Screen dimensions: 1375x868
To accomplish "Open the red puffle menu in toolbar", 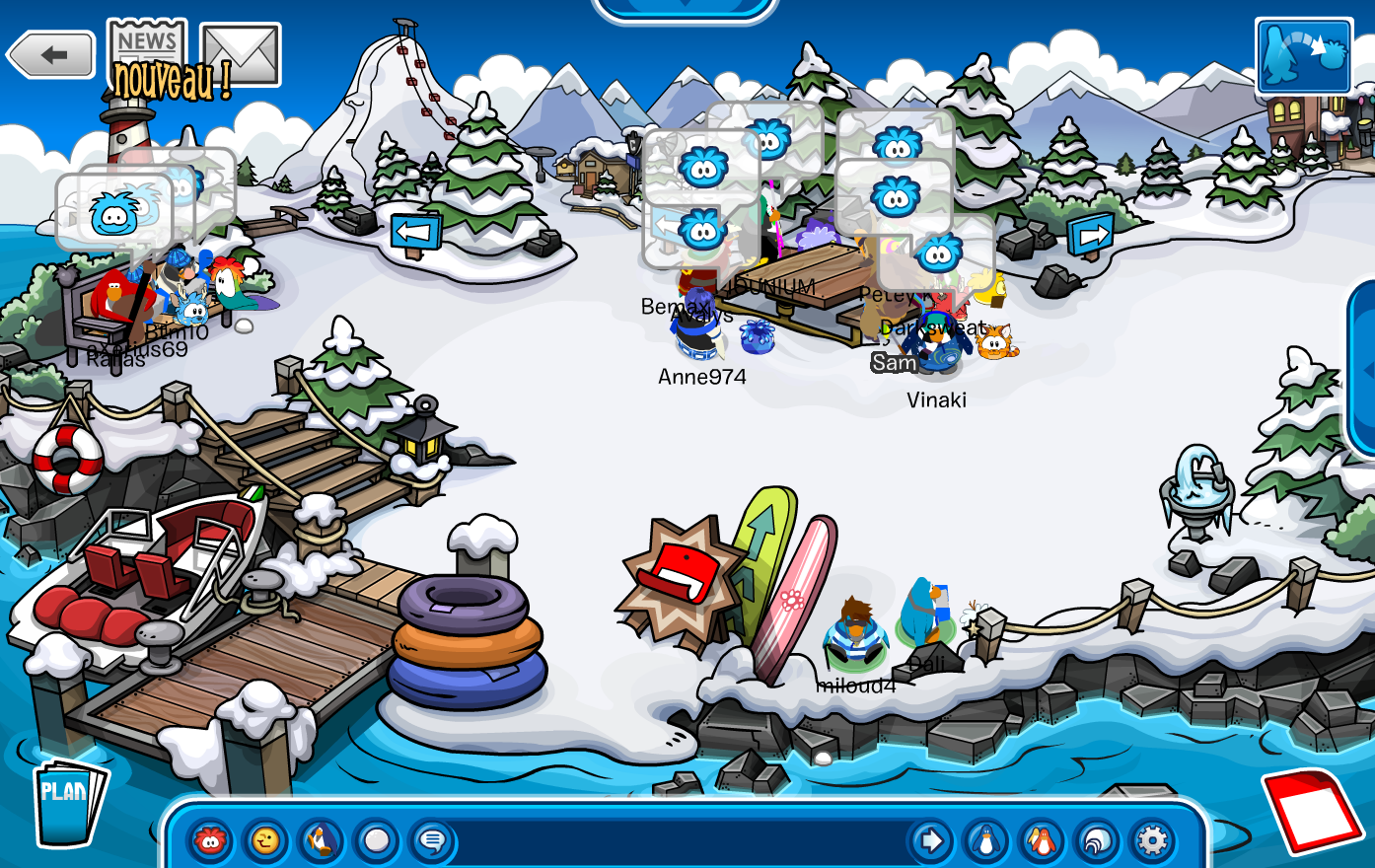I will 210,841.
